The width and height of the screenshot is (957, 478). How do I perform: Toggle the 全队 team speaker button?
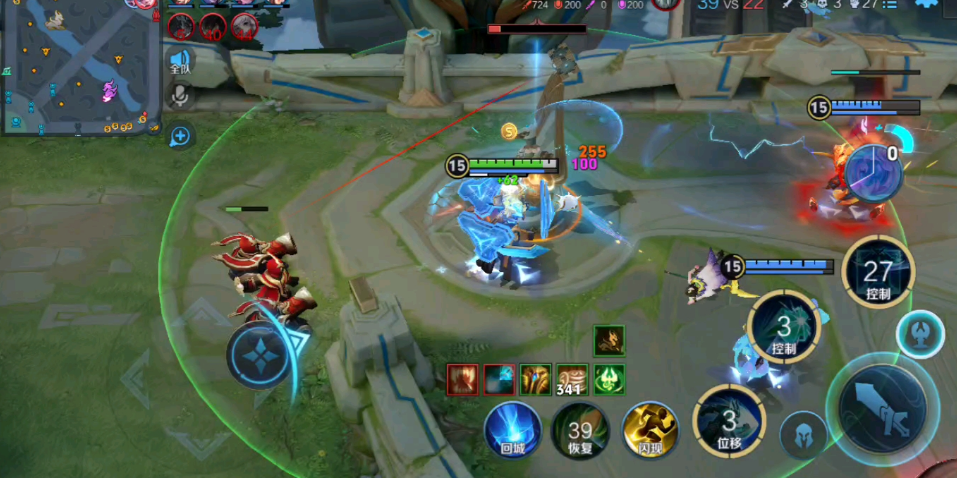pos(180,62)
